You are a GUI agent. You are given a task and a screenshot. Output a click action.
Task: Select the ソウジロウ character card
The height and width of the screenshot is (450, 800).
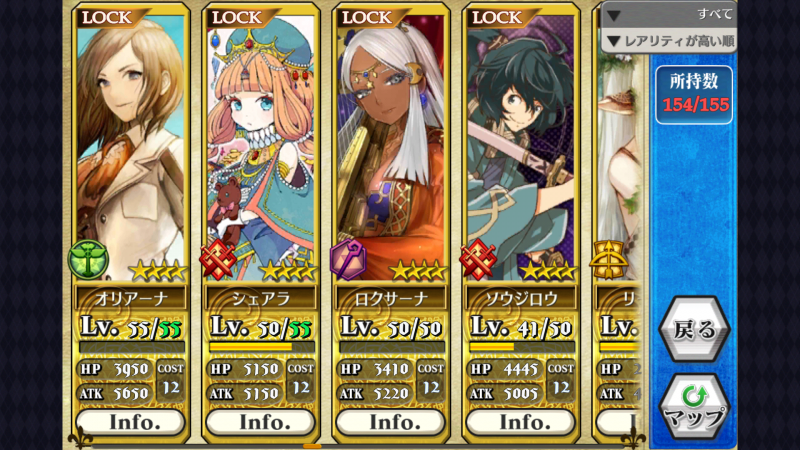521,150
